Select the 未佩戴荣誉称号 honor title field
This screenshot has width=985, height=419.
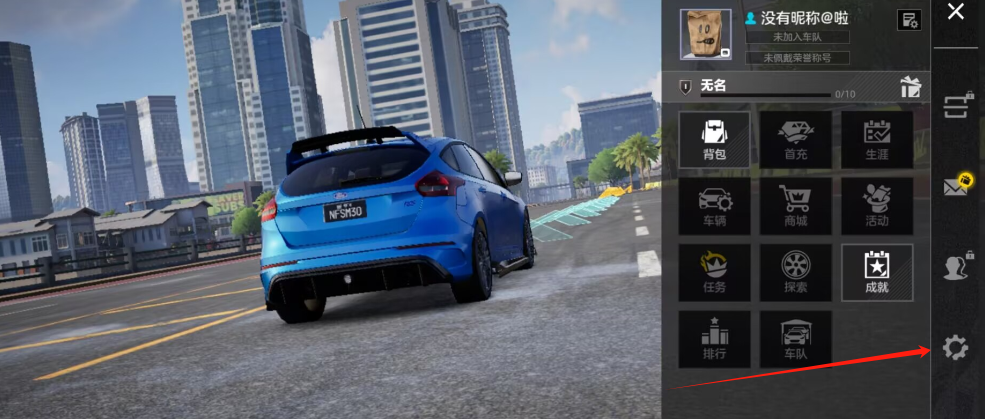pyautogui.click(x=798, y=58)
